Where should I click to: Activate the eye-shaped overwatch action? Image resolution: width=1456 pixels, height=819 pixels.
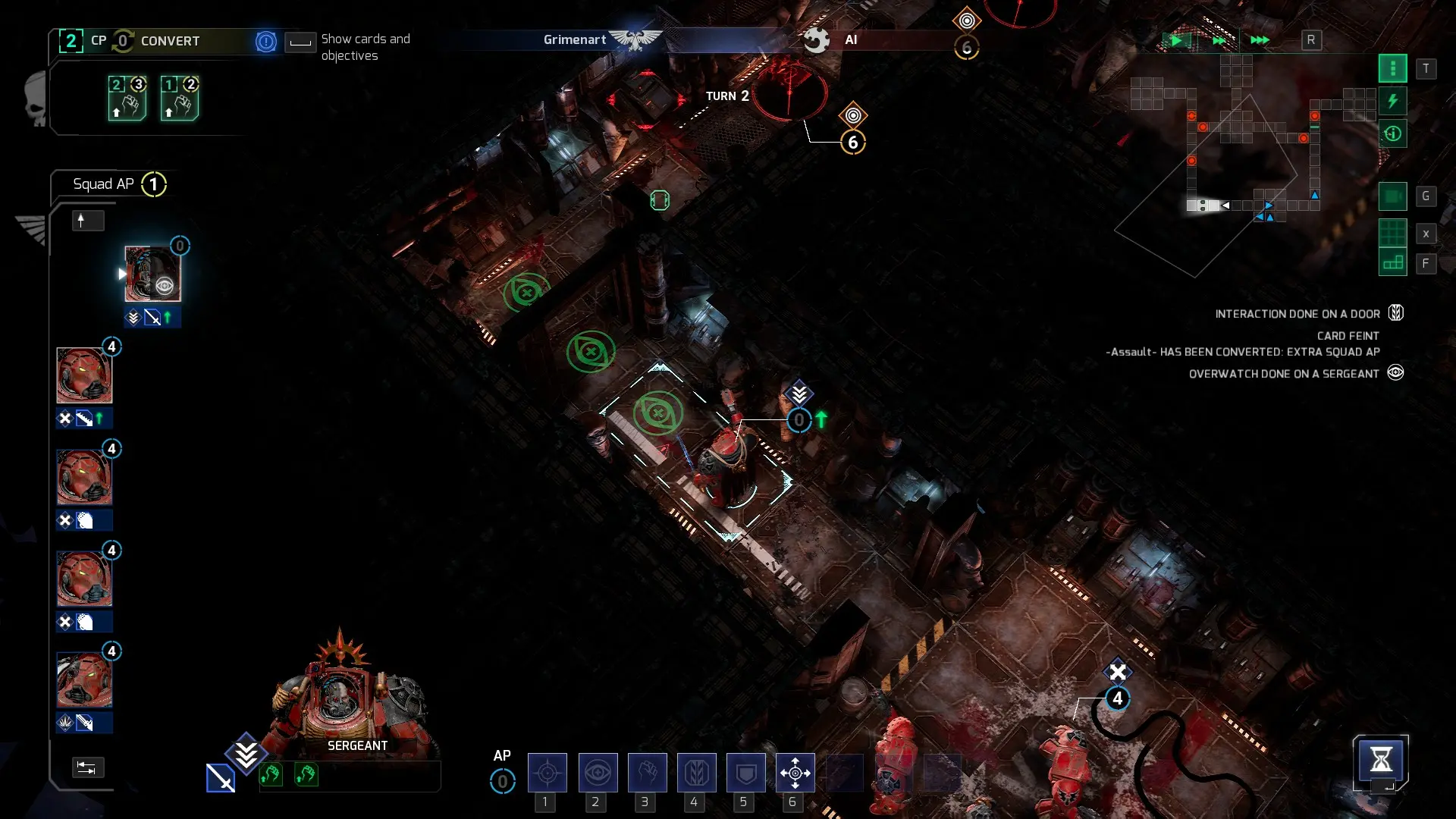coord(598,773)
